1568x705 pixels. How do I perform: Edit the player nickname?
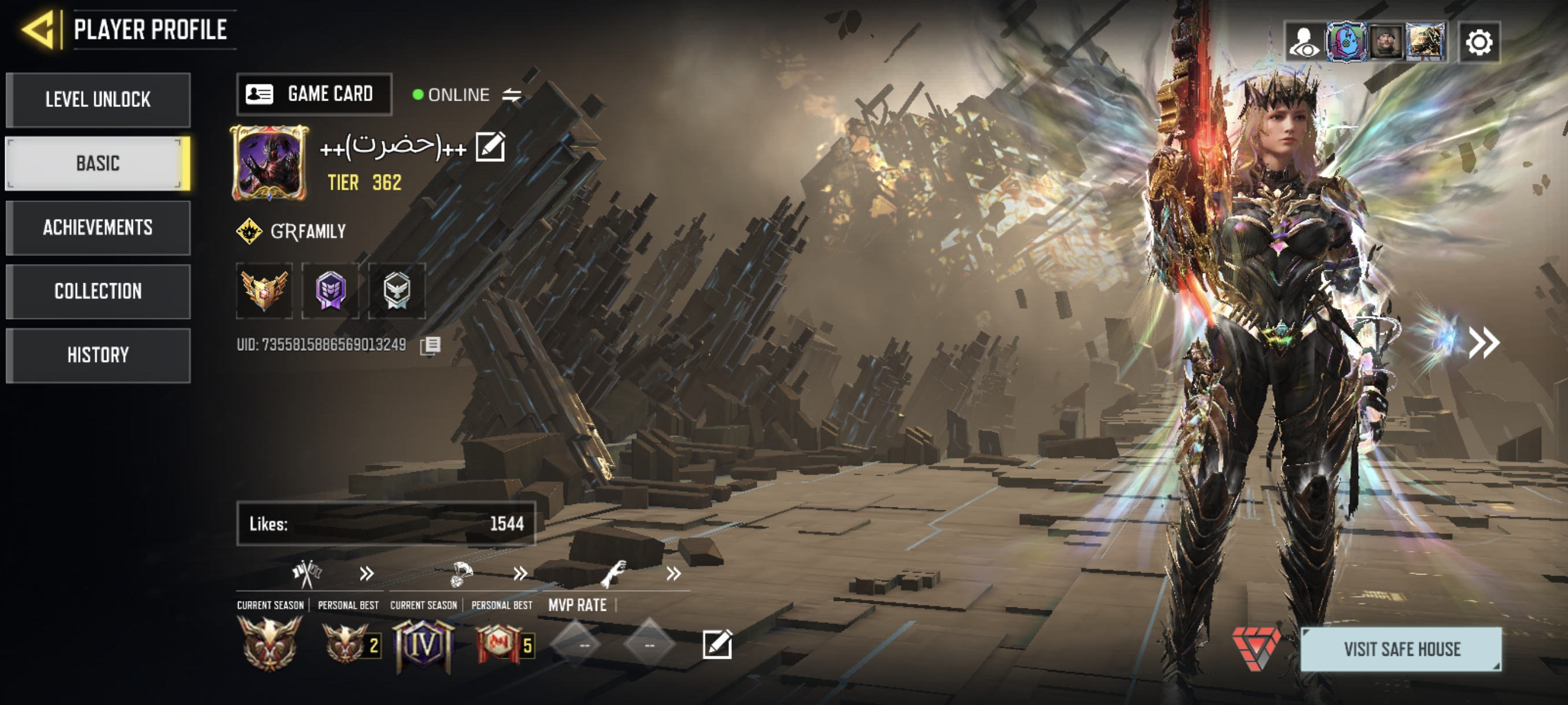point(490,147)
